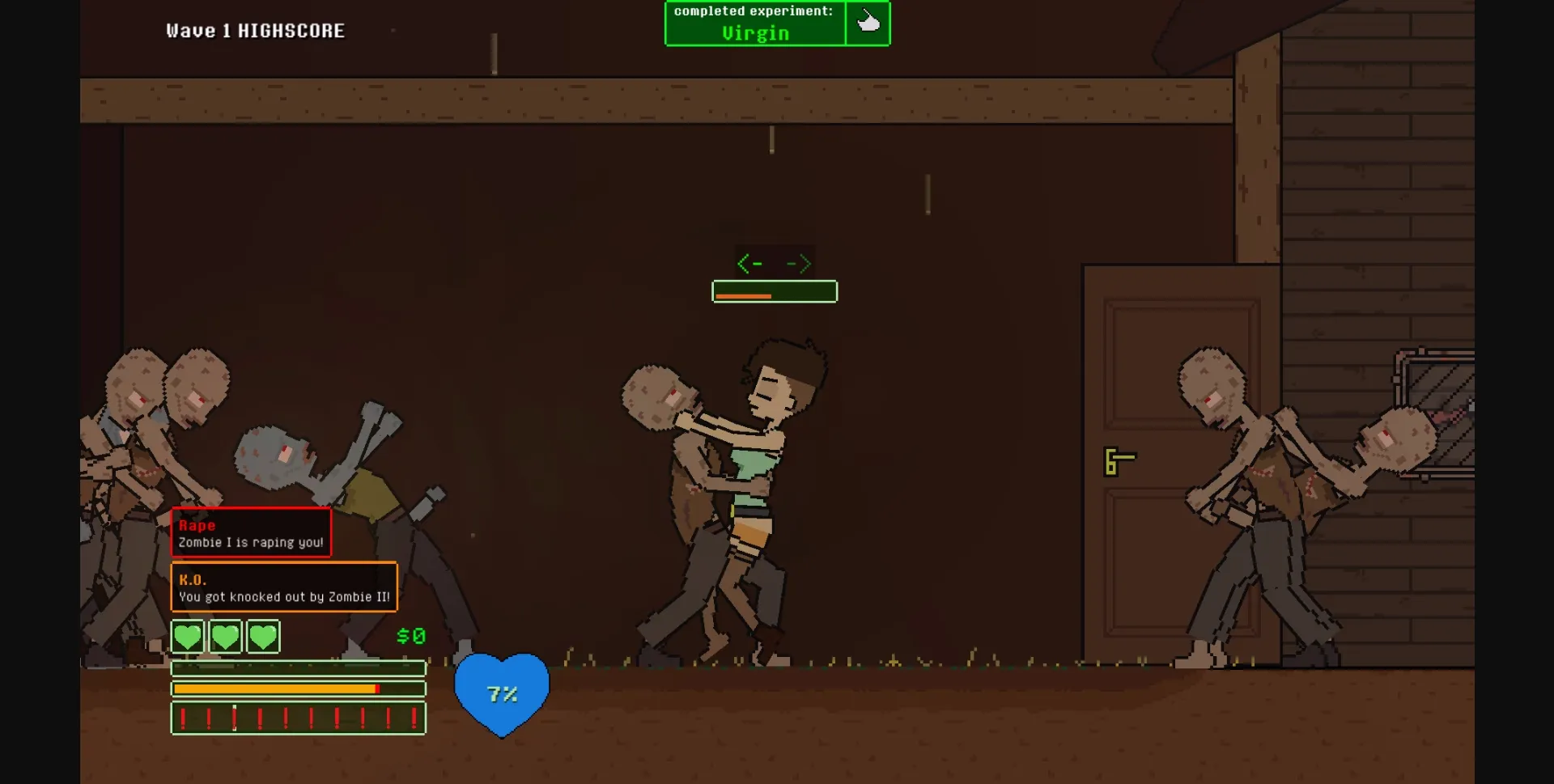The width and height of the screenshot is (1554, 784).
Task: Click the hand icon next to Virgin
Action: click(x=870, y=23)
